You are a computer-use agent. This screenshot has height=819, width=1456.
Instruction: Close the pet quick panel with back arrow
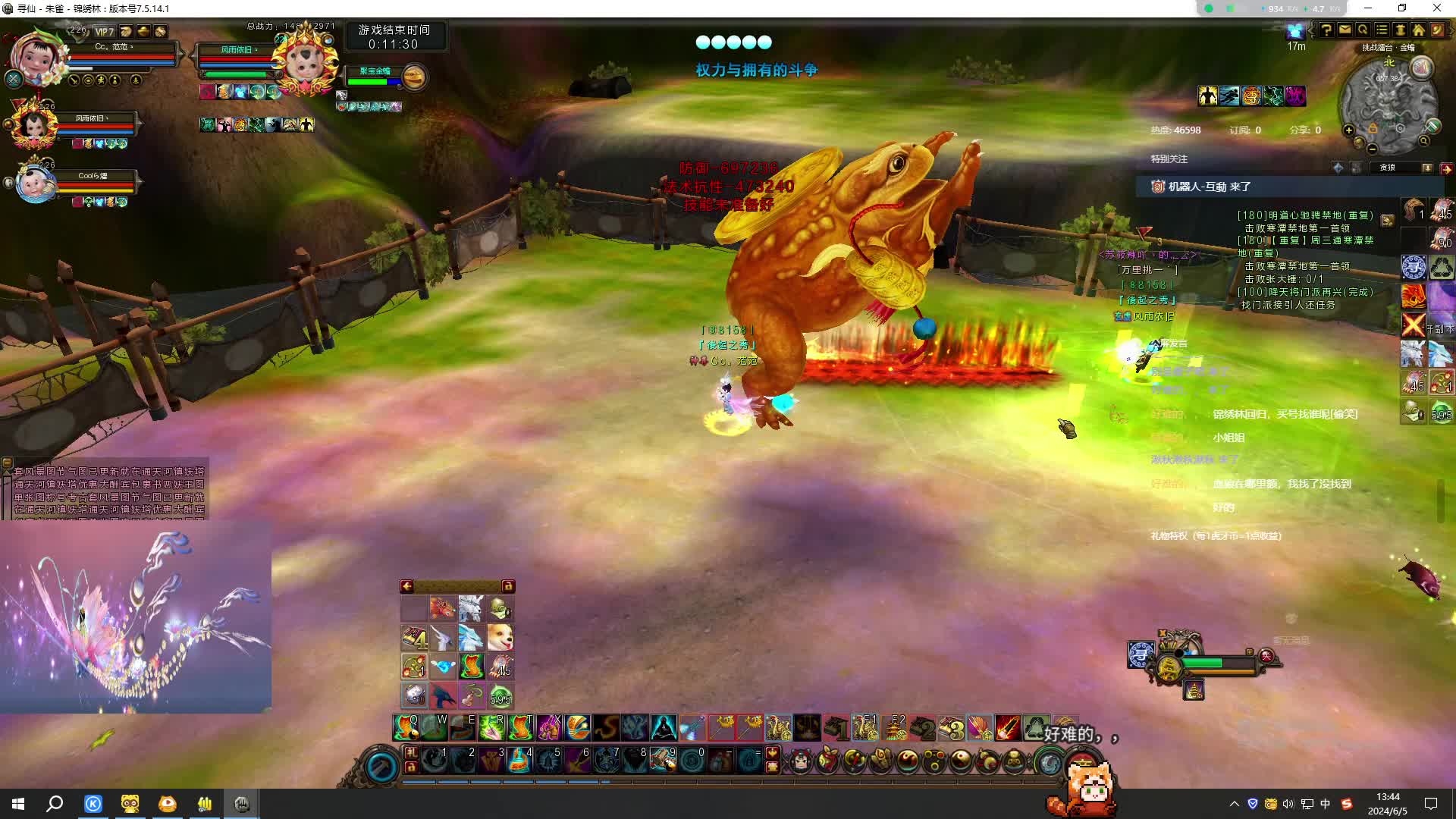pyautogui.click(x=407, y=586)
